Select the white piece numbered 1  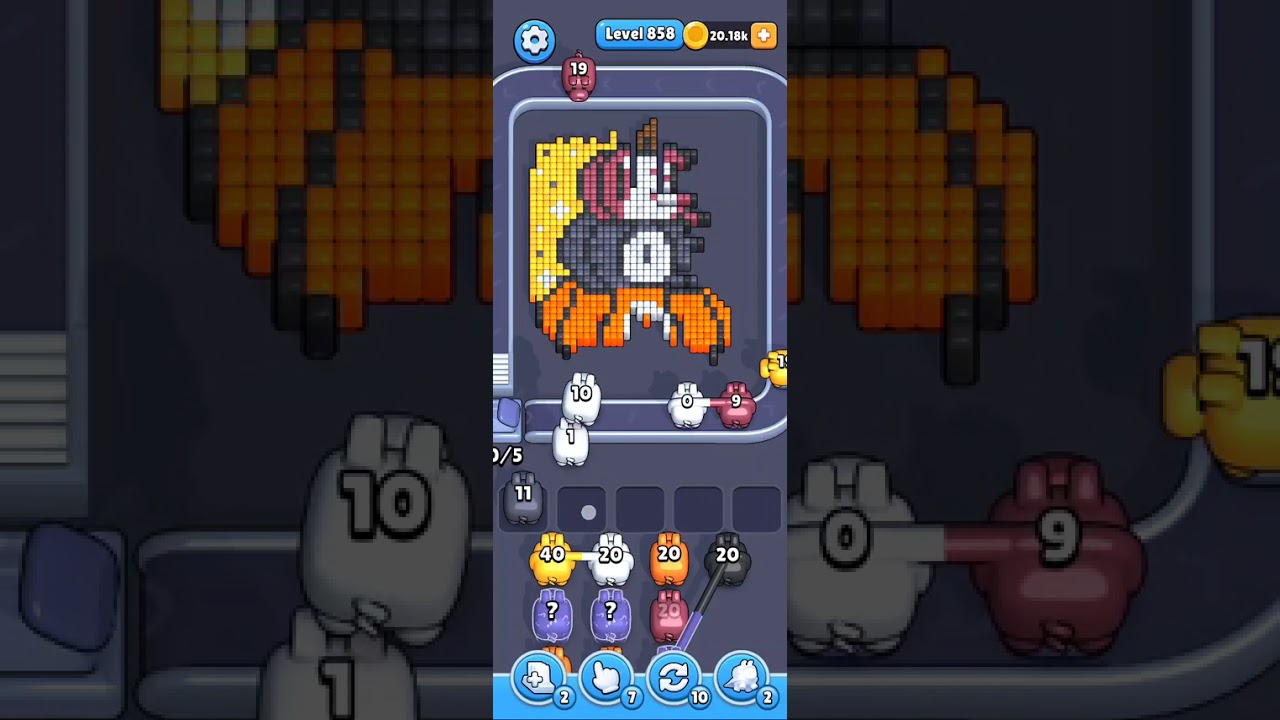coord(569,437)
